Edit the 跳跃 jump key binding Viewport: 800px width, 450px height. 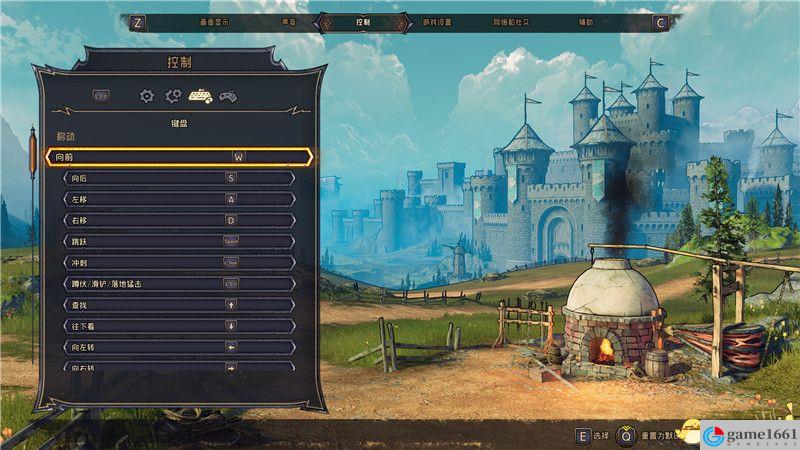pos(179,241)
